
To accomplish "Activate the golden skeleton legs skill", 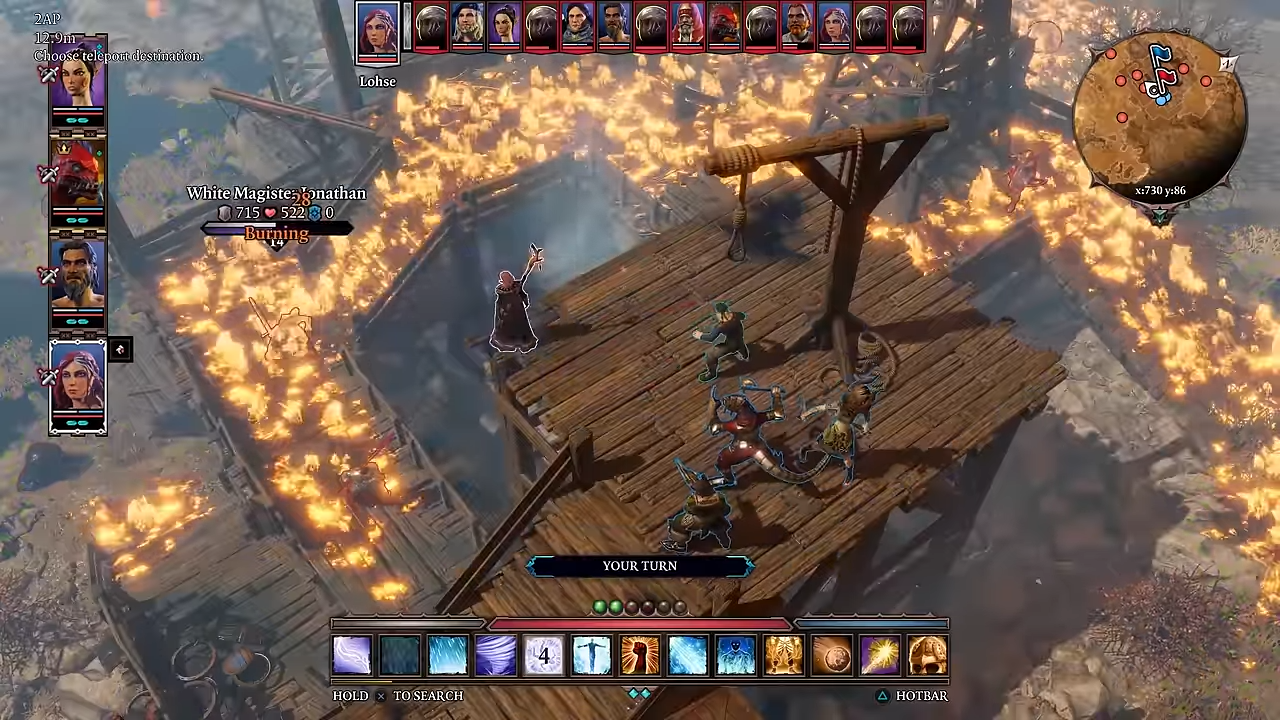I will (784, 656).
